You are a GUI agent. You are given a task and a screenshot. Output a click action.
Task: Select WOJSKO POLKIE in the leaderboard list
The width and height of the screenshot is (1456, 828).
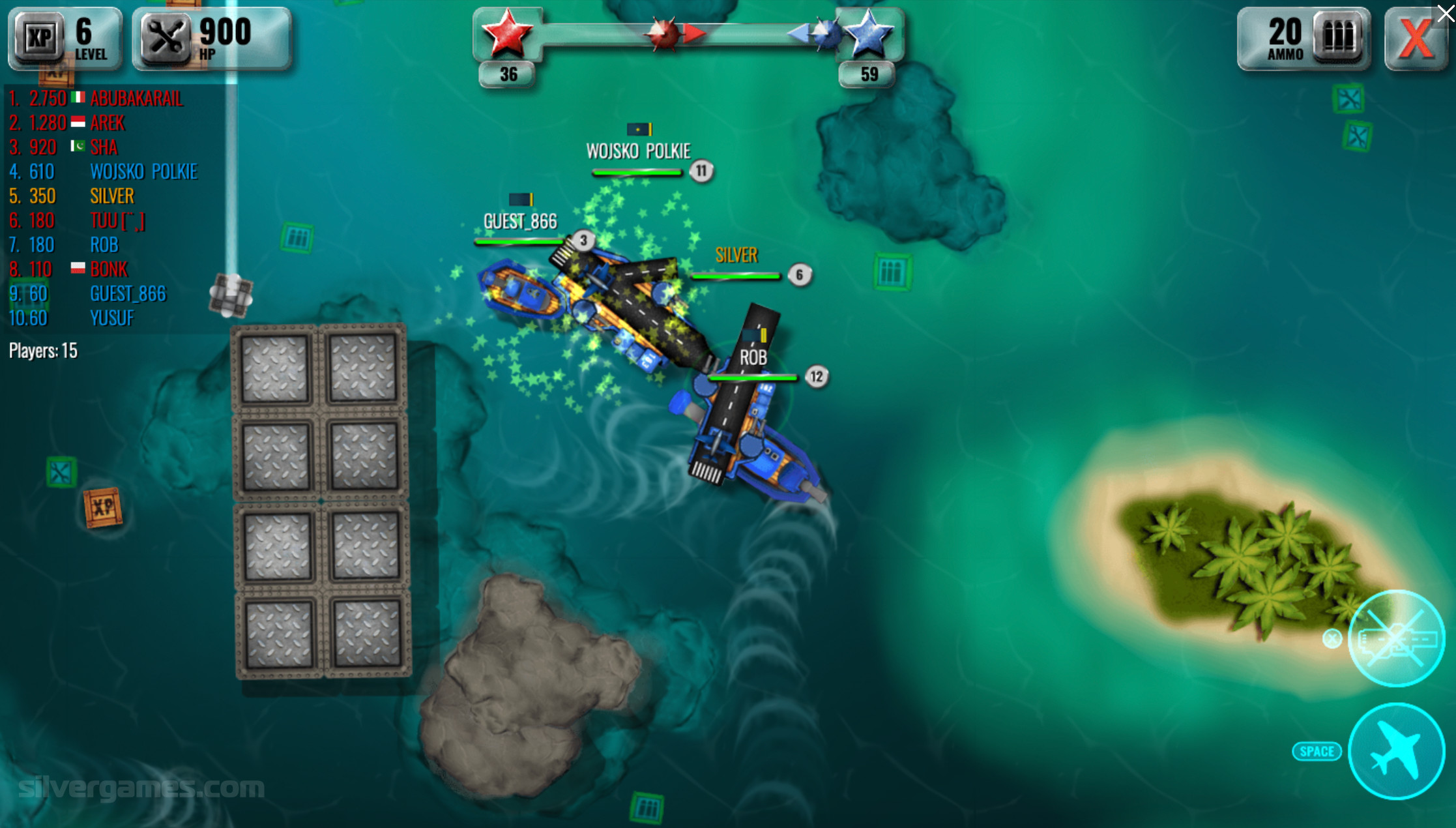[143, 171]
